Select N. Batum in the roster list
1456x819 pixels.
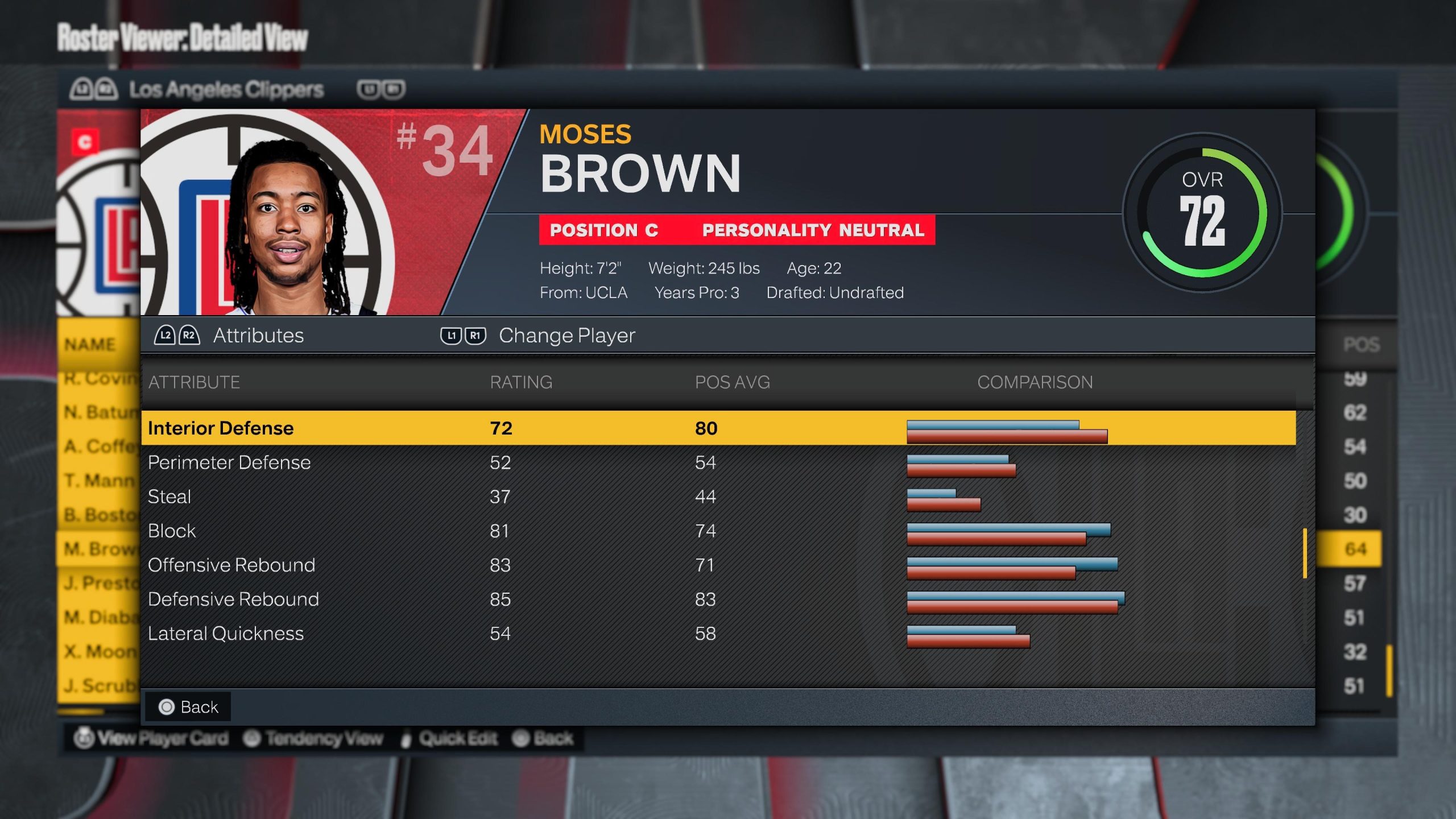99,412
